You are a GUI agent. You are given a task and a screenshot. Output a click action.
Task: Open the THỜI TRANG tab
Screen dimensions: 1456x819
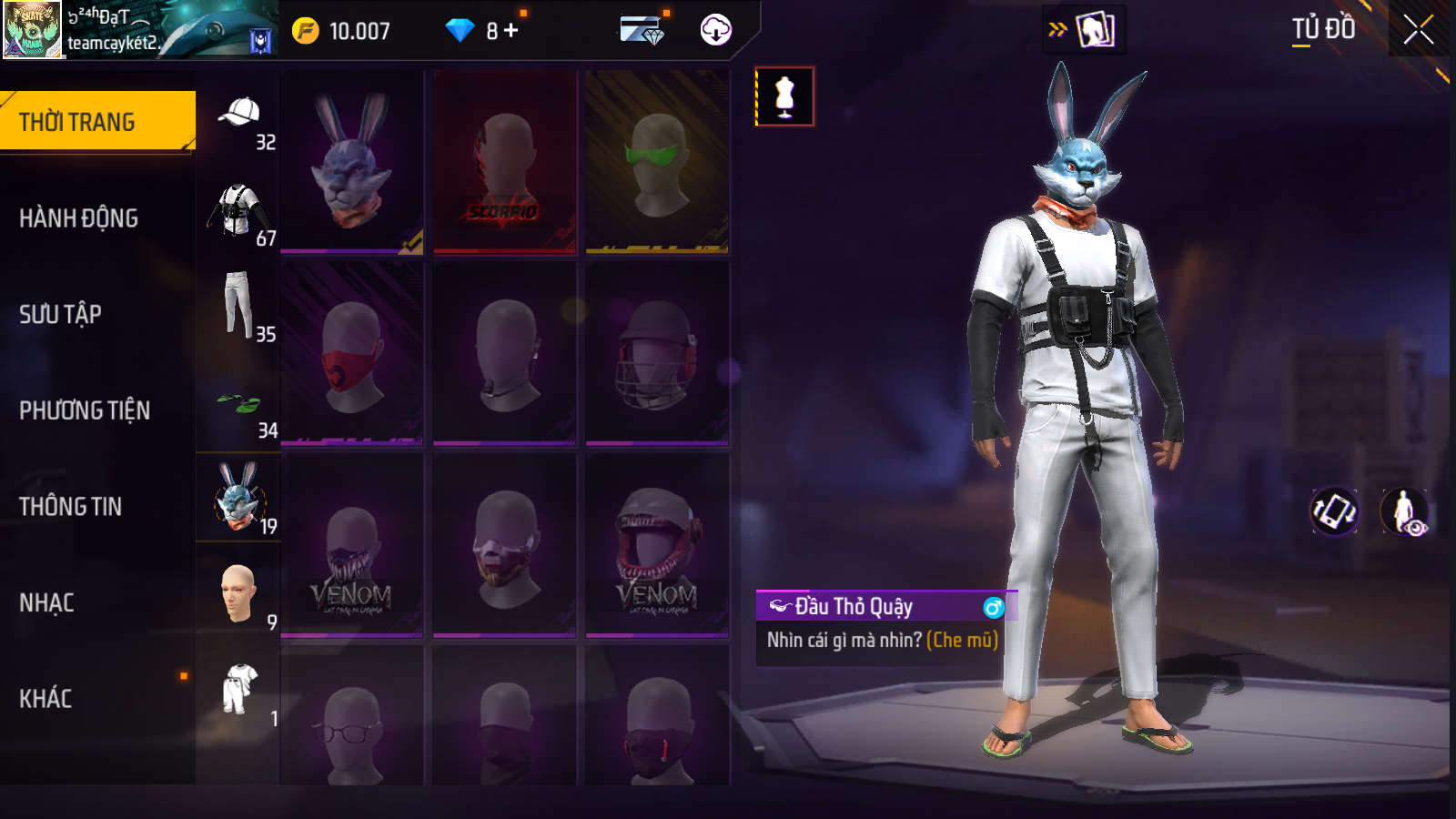pyautogui.click(x=96, y=122)
